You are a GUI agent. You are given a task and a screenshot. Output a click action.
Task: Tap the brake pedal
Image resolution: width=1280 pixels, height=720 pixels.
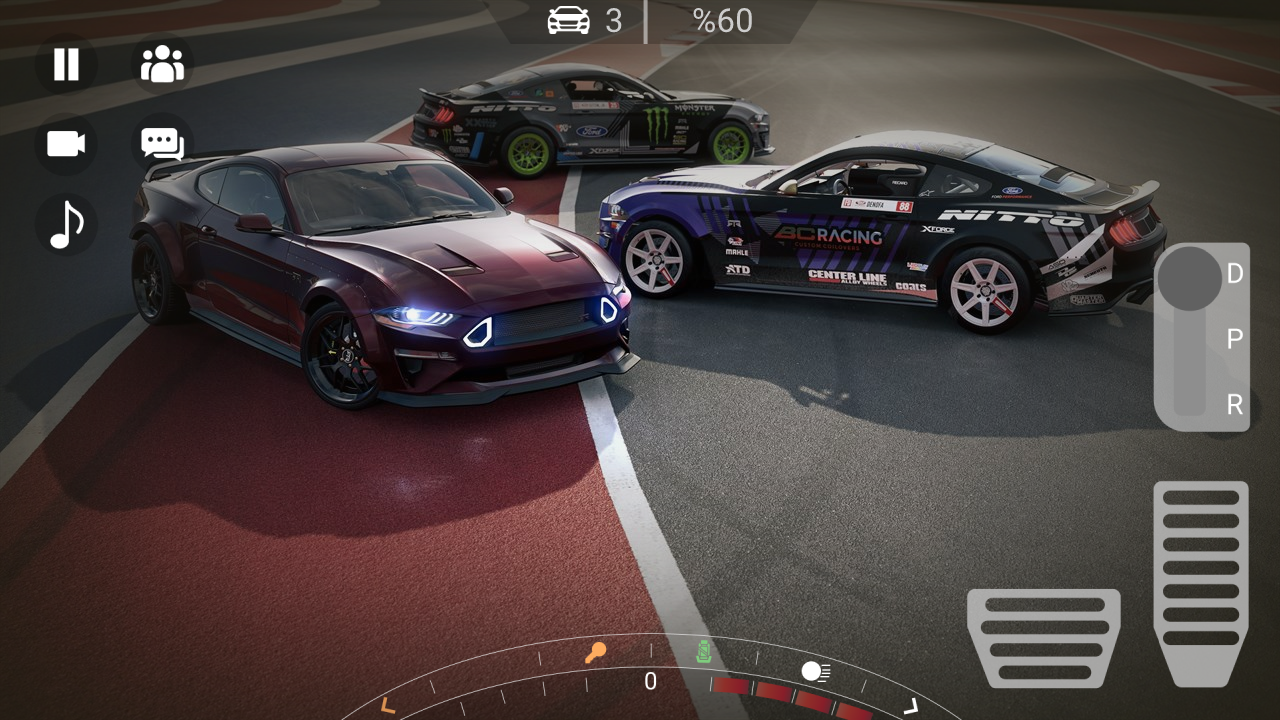[1043, 637]
